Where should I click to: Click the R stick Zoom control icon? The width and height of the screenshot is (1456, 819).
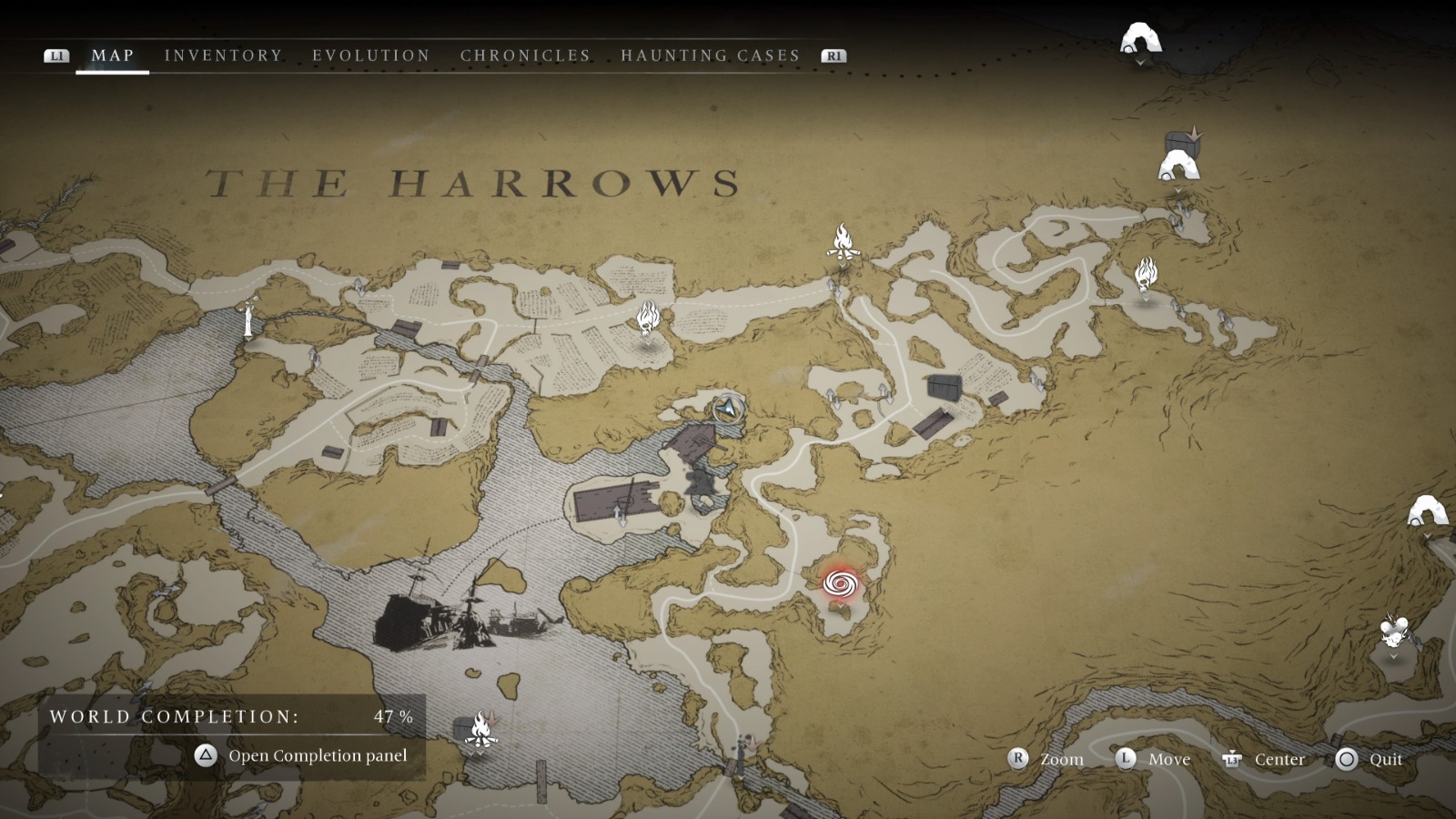coord(1016,759)
